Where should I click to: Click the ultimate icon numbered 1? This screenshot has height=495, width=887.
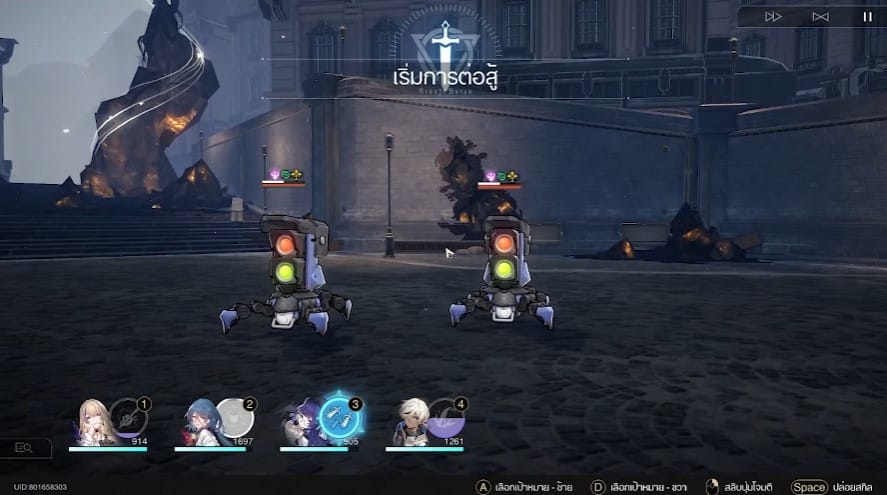click(128, 418)
